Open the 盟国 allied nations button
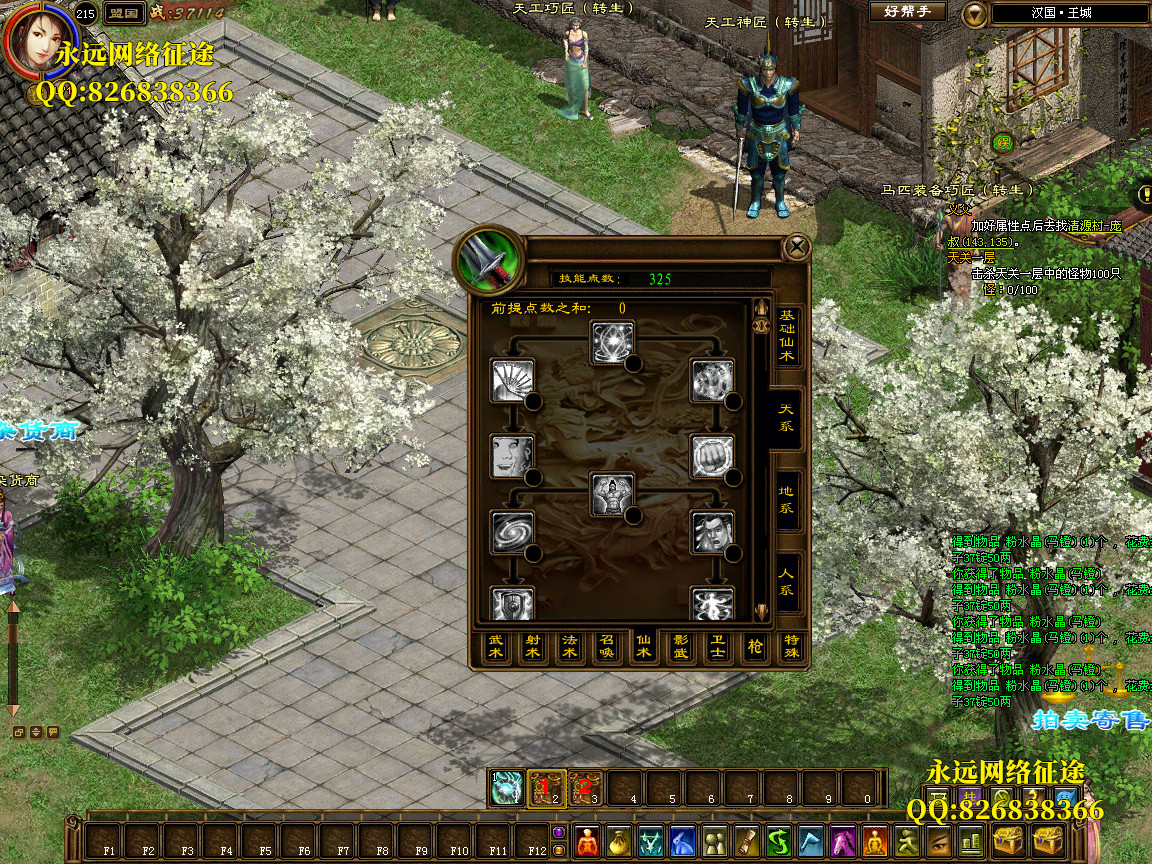Screen dimensions: 1152x864 (x=123, y=13)
